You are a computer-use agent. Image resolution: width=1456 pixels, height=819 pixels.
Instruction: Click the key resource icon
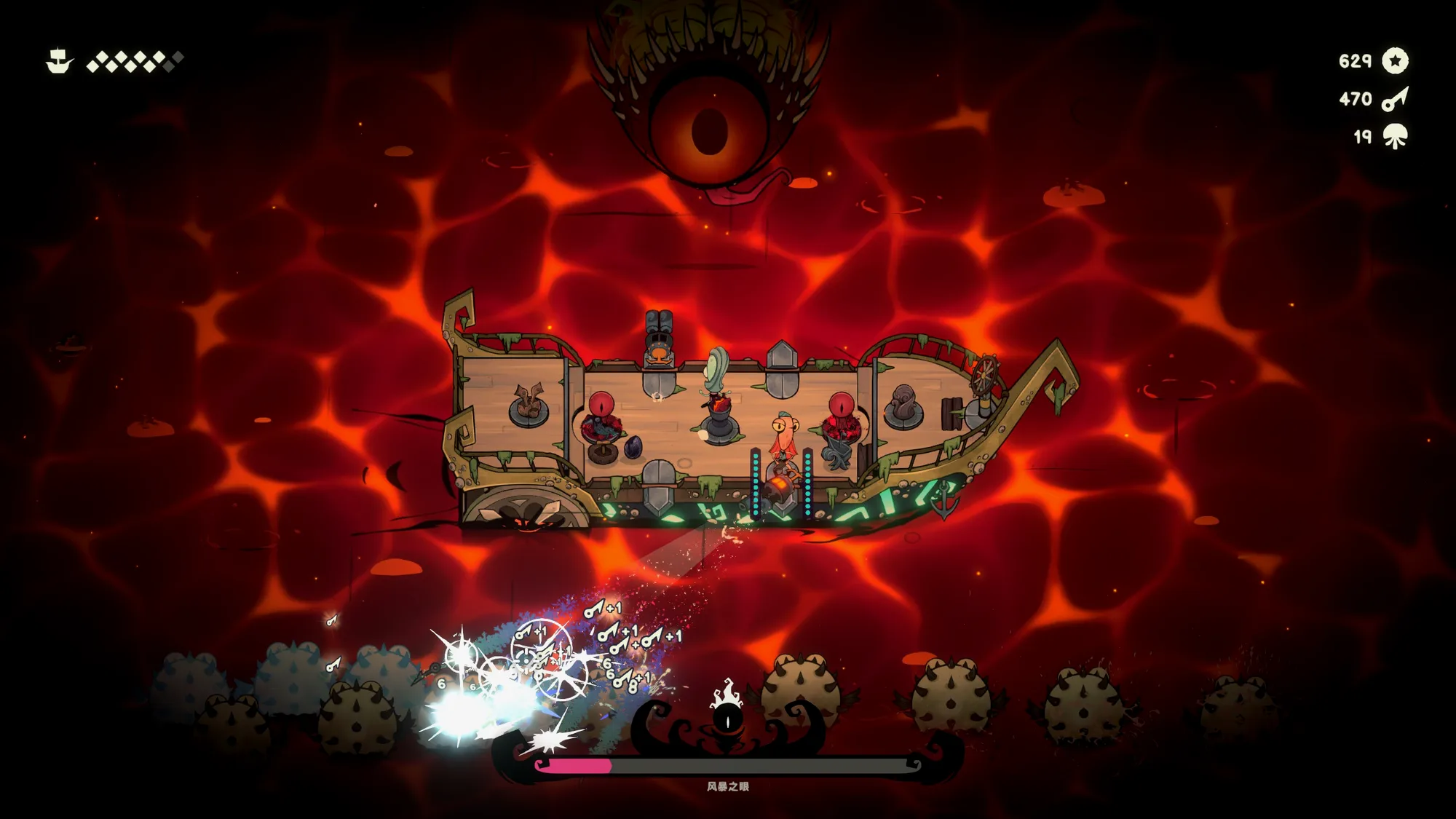(1395, 99)
